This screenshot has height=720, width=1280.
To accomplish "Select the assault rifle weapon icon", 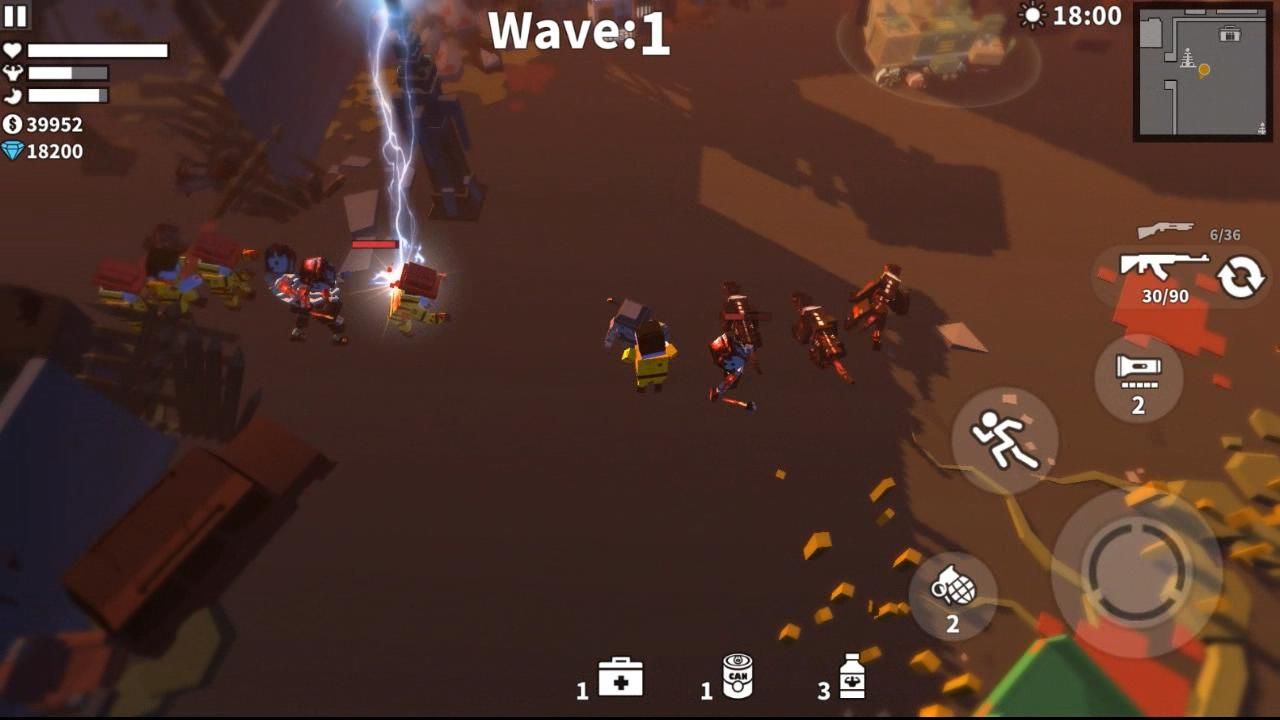I will point(1164,267).
